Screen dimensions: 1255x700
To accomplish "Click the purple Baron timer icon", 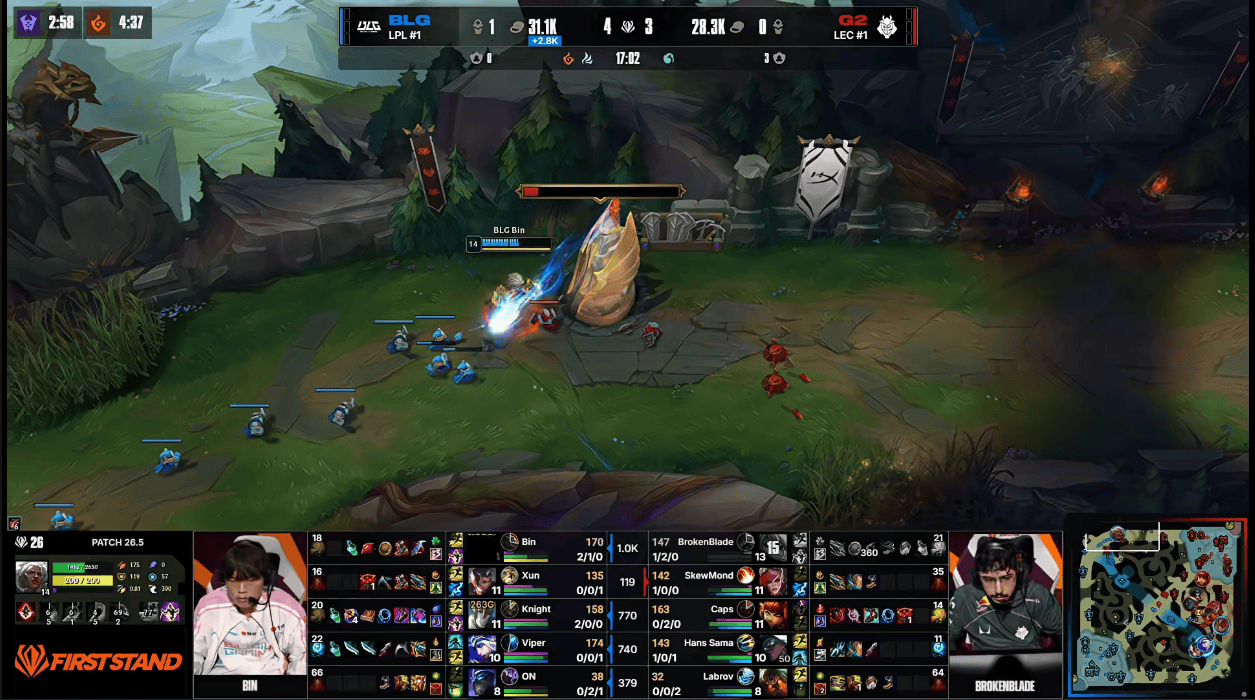I will click(x=29, y=22).
